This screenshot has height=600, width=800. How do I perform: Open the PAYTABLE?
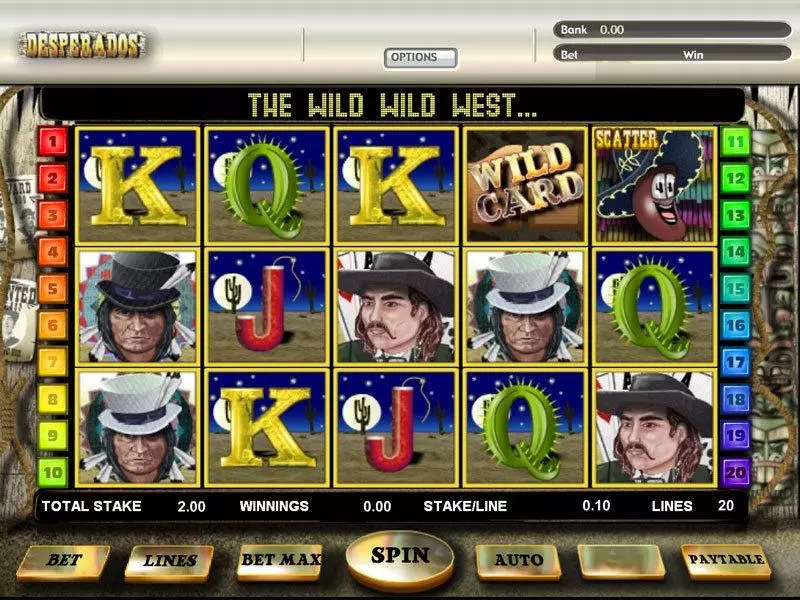point(726,560)
